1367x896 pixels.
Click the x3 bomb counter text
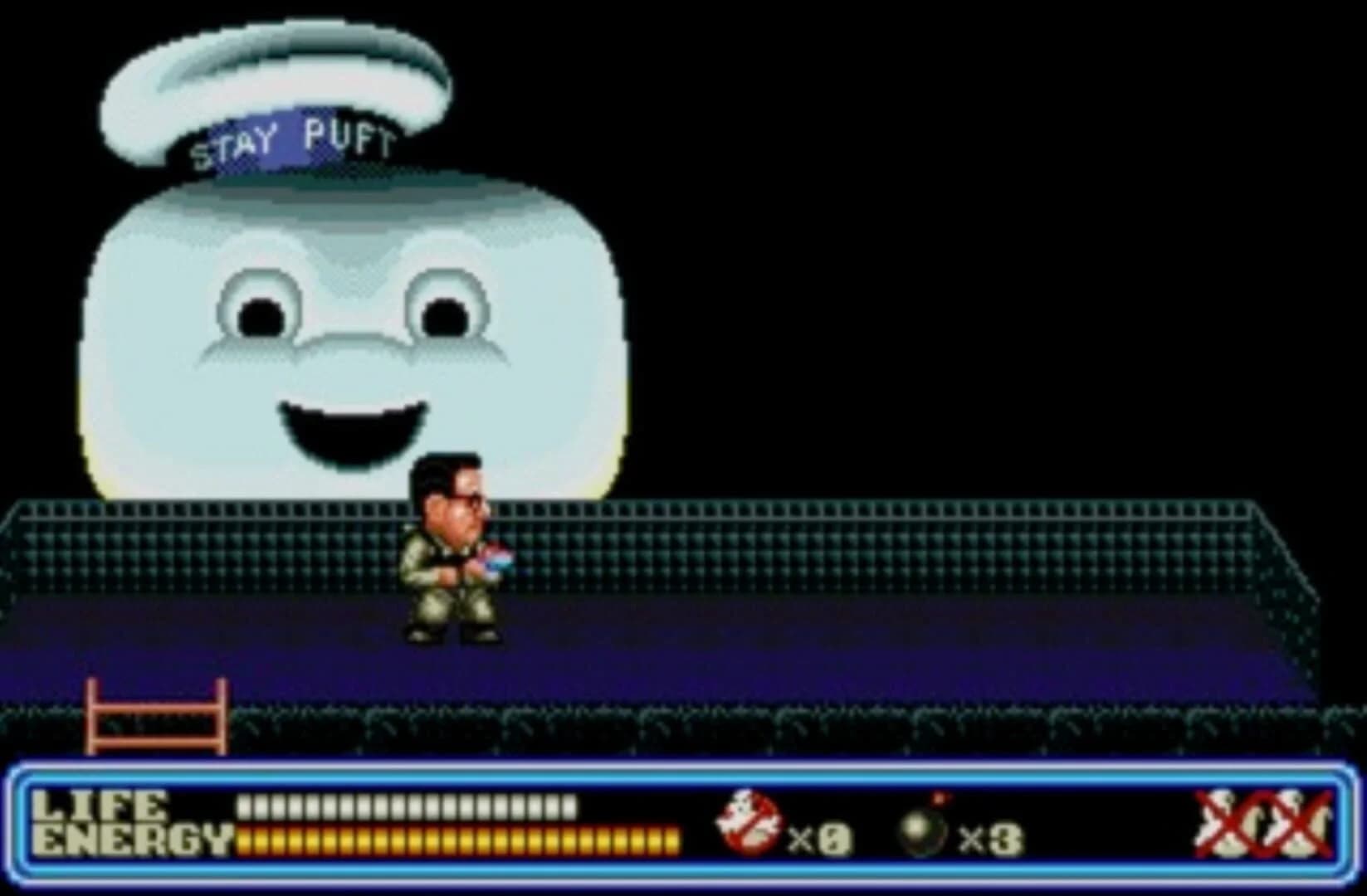(988, 838)
